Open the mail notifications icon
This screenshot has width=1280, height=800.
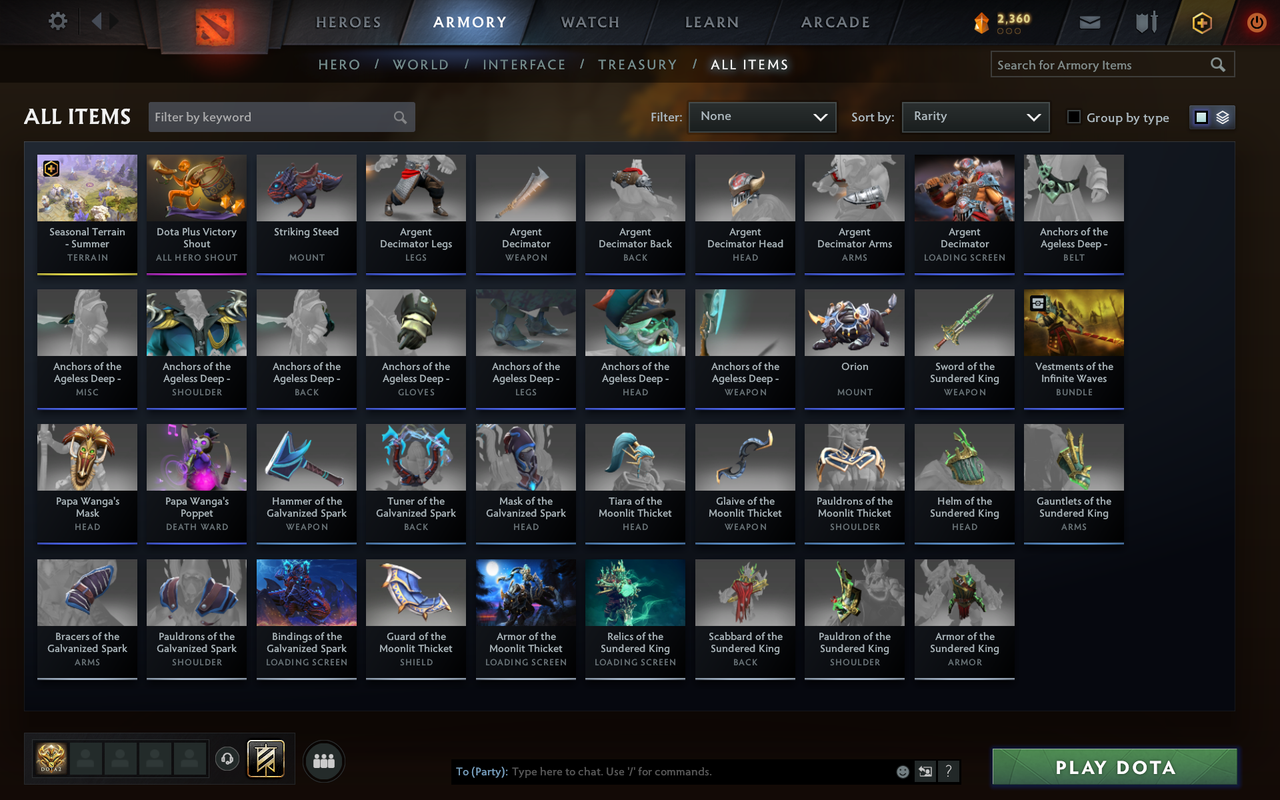point(1089,21)
